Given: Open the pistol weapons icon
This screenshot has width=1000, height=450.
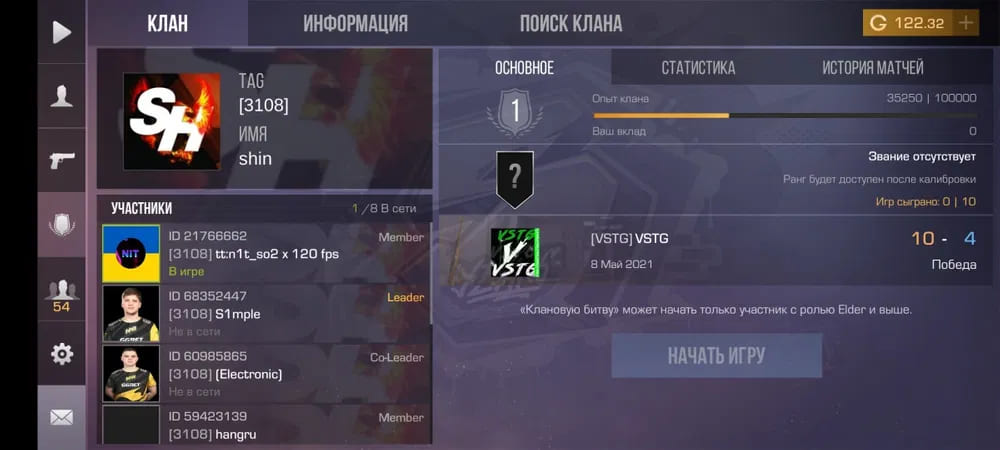Looking at the screenshot, I should (x=62, y=160).
